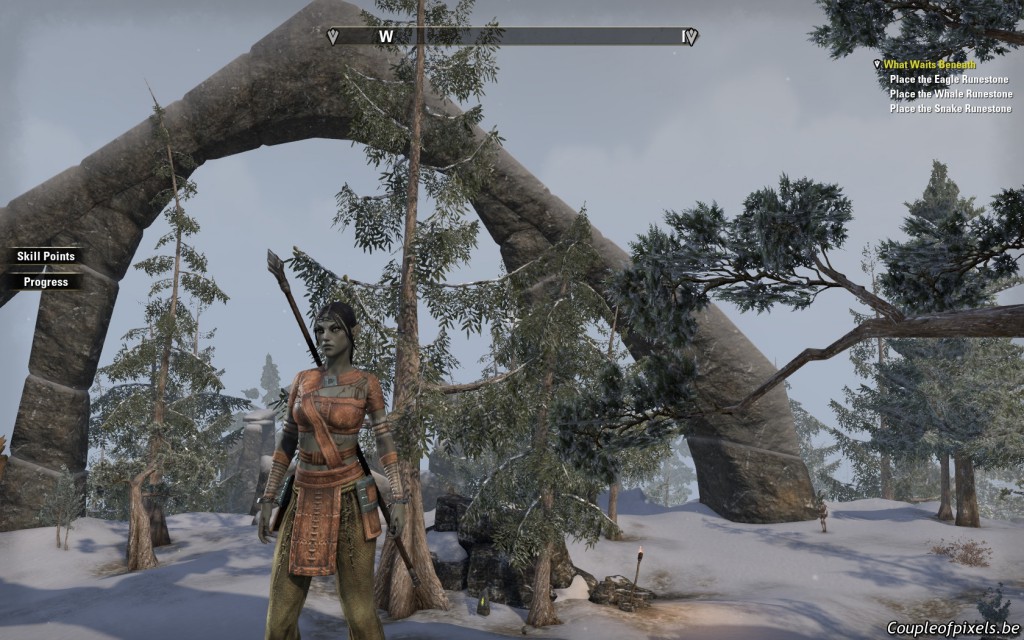Select the What Waits Beneath quest
Viewport: 1024px width, 640px height.
929,65
